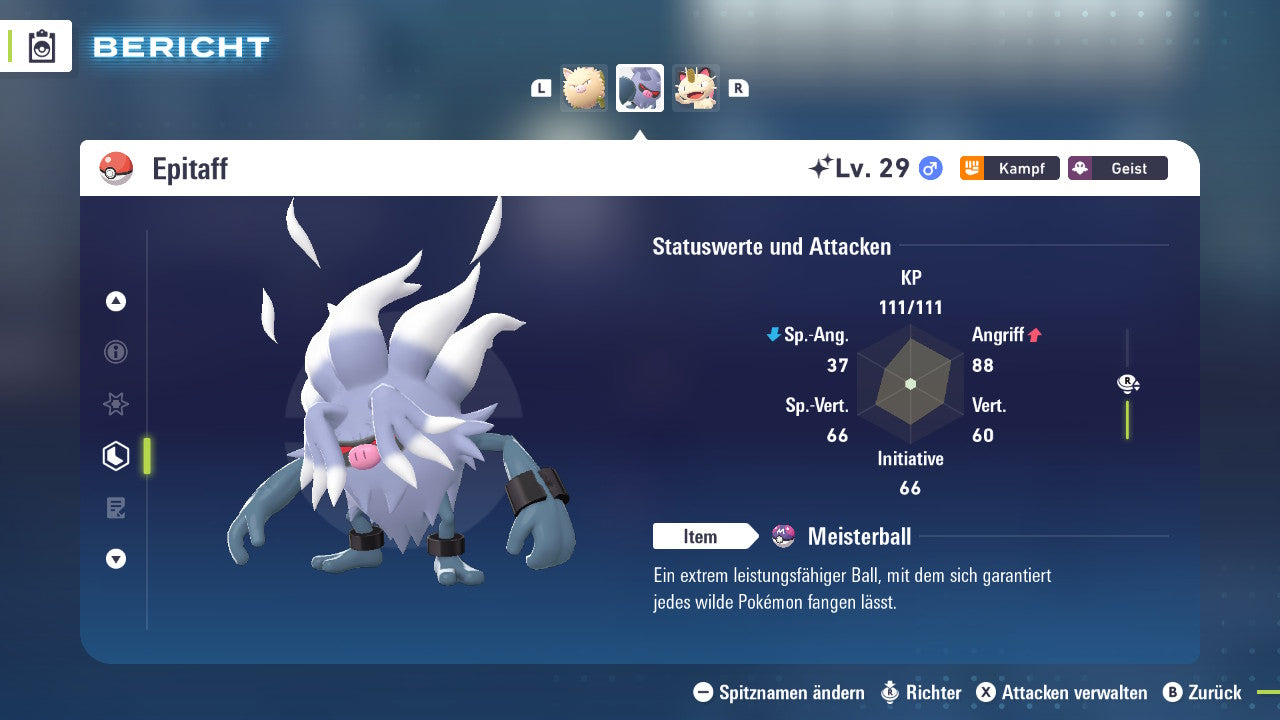Open the trainer memo notes tab
The width and height of the screenshot is (1280, 720).
[x=116, y=508]
